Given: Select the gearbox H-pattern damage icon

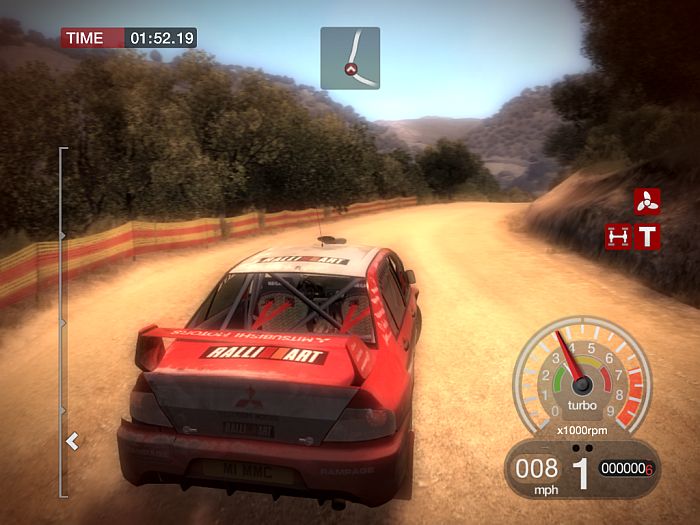Looking at the screenshot, I should 618,237.
